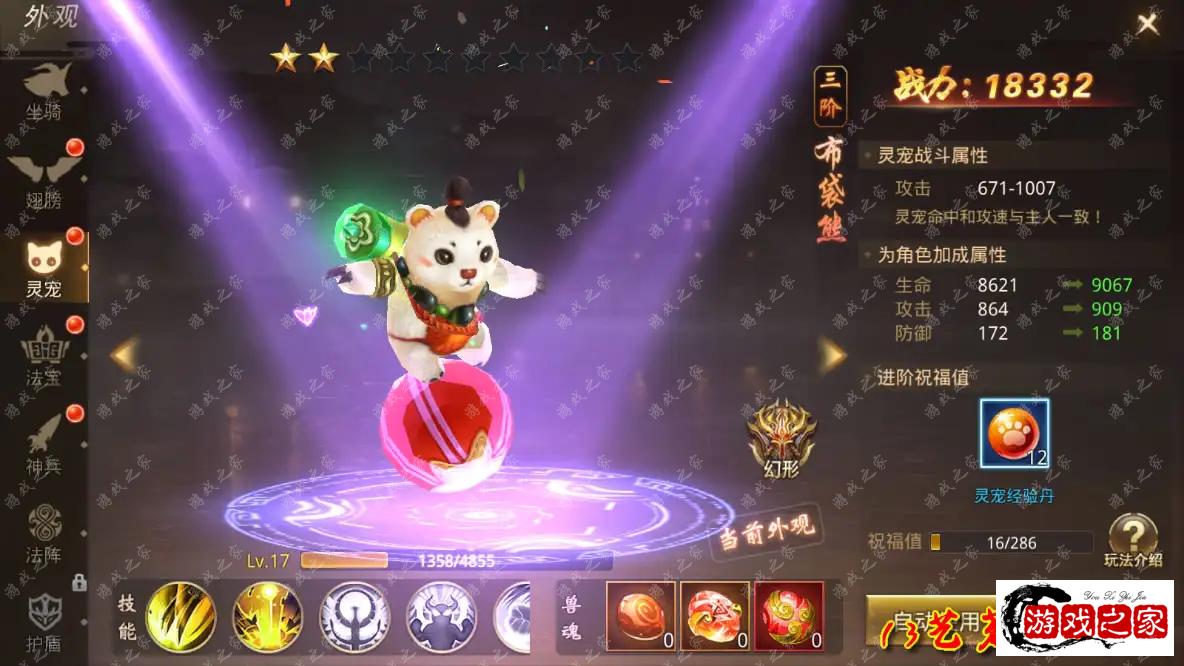Choose the red-framed beast soul slot
Viewport: 1184px width, 666px height.
pyautogui.click(x=789, y=615)
